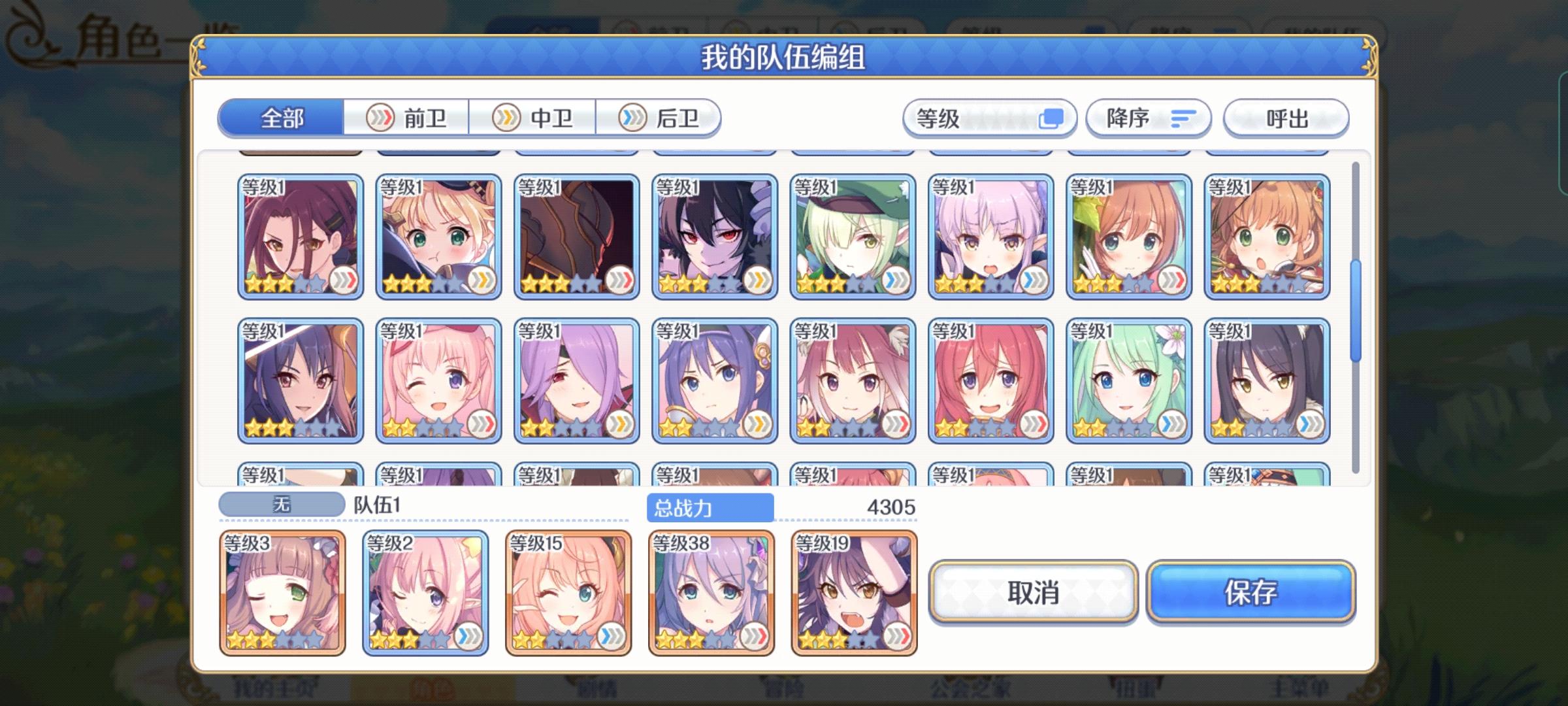
Task: Select the dark-haired red-eyed character thumbnail
Action: click(714, 235)
